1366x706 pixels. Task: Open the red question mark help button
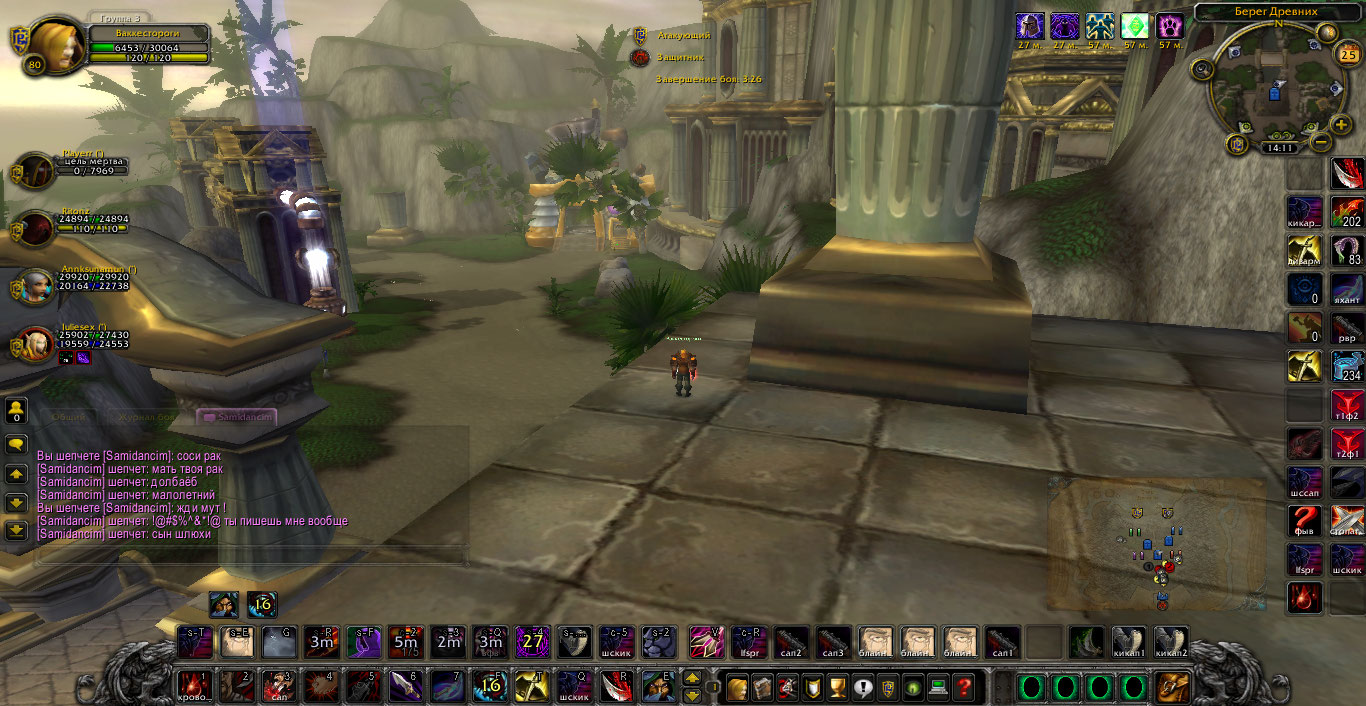tap(964, 688)
